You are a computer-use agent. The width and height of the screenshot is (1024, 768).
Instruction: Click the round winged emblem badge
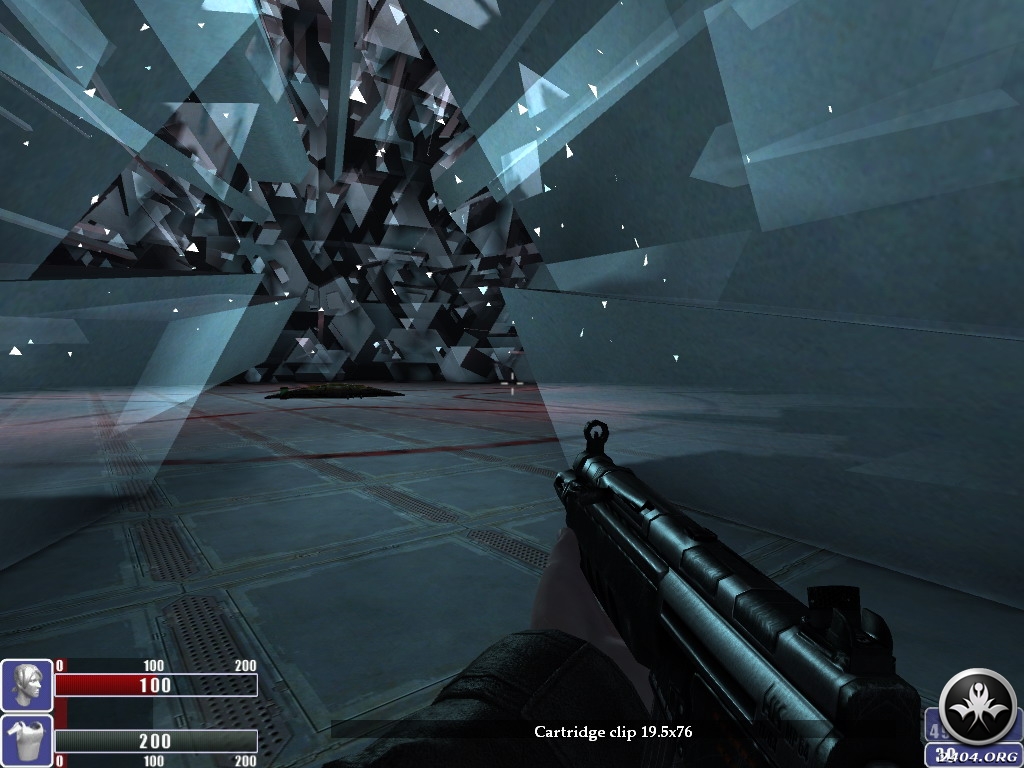pyautogui.click(x=979, y=706)
